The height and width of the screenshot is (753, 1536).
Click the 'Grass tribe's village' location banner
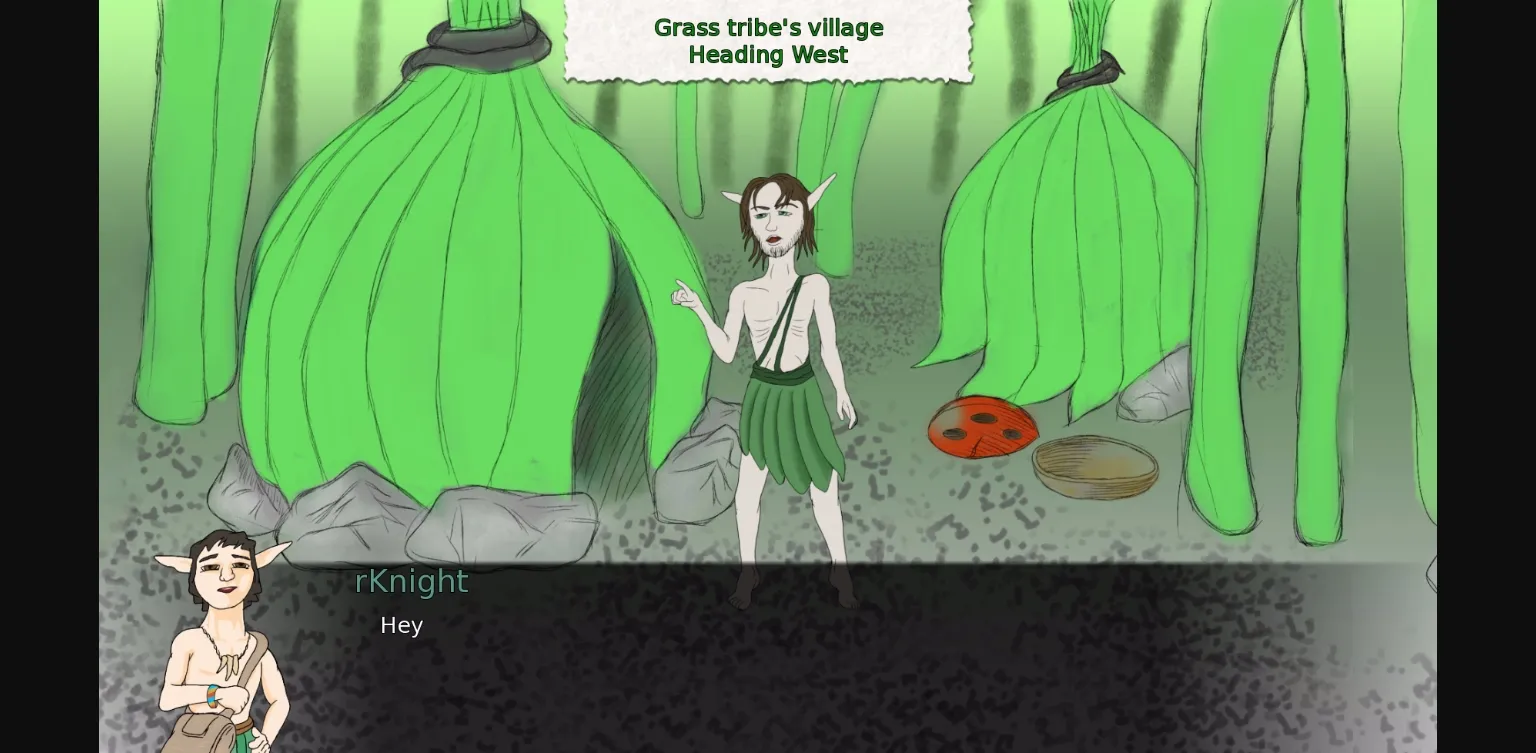(767, 27)
